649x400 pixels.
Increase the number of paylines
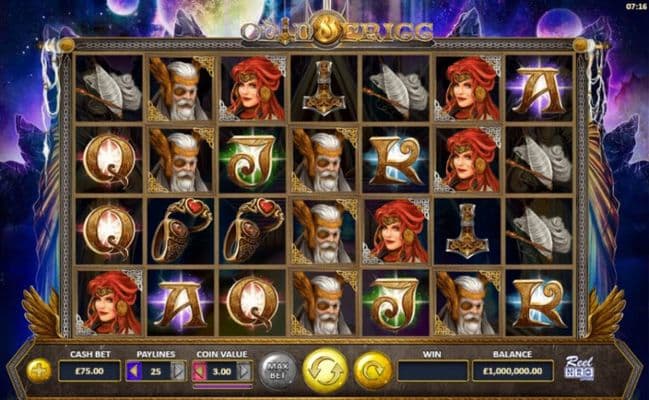(179, 371)
